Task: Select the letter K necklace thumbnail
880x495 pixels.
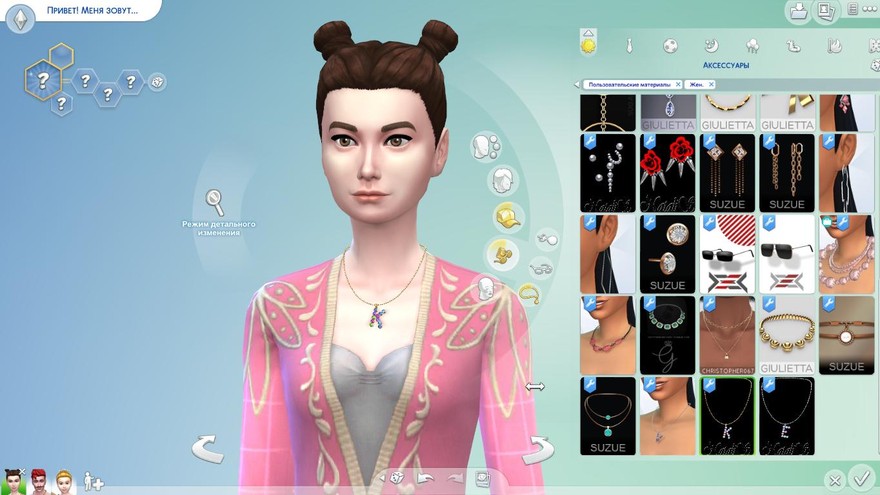Action: 727,415
